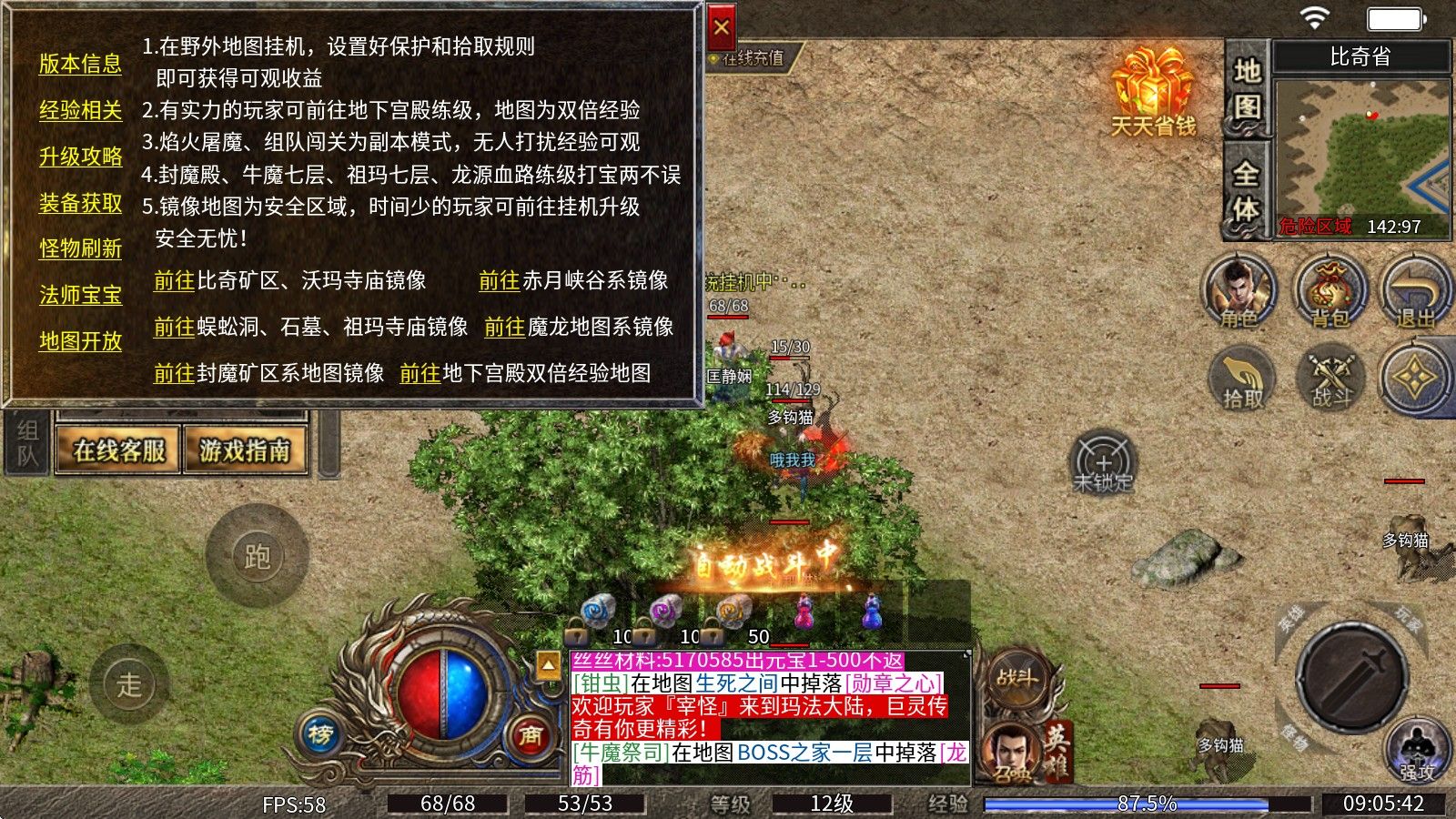This screenshot has height=819, width=1456.
Task: Select the 升级攻略 menu entry
Action: (x=80, y=155)
